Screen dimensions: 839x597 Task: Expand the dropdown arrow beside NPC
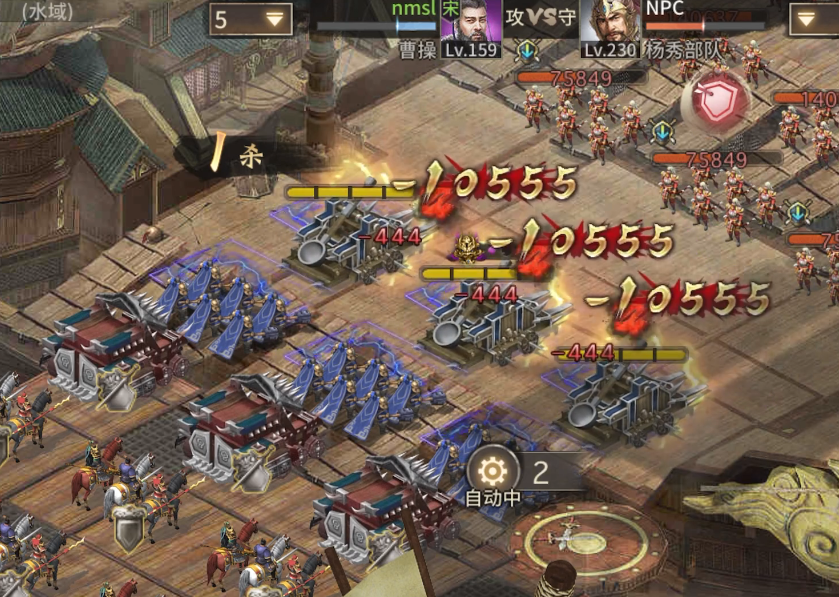click(814, 19)
